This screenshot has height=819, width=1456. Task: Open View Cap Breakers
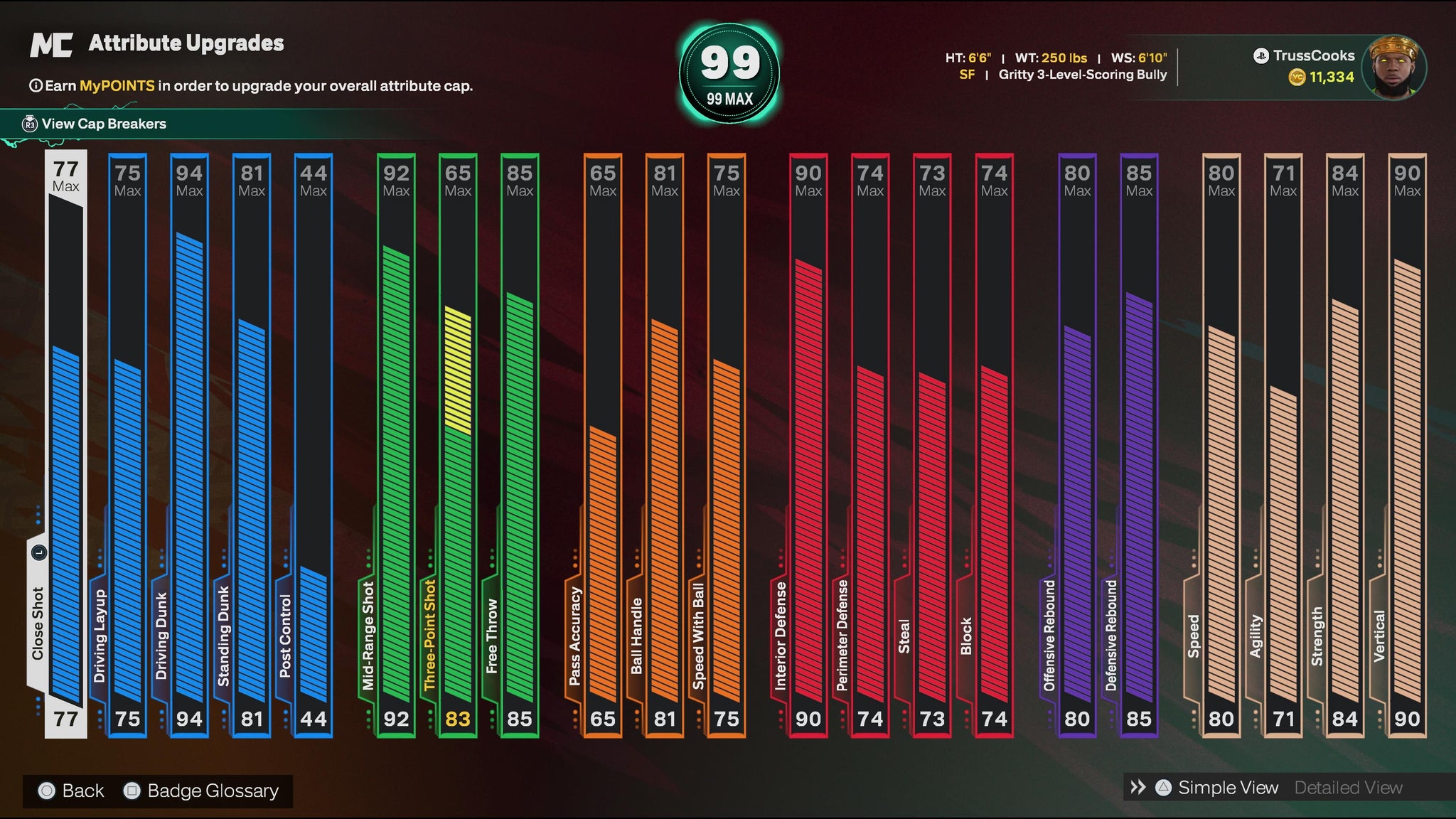tap(104, 124)
